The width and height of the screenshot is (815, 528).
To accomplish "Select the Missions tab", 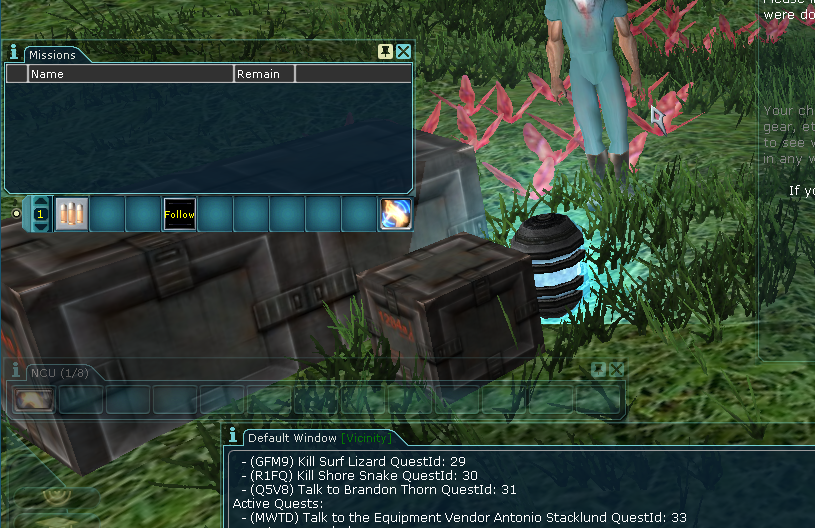I will tap(51, 55).
